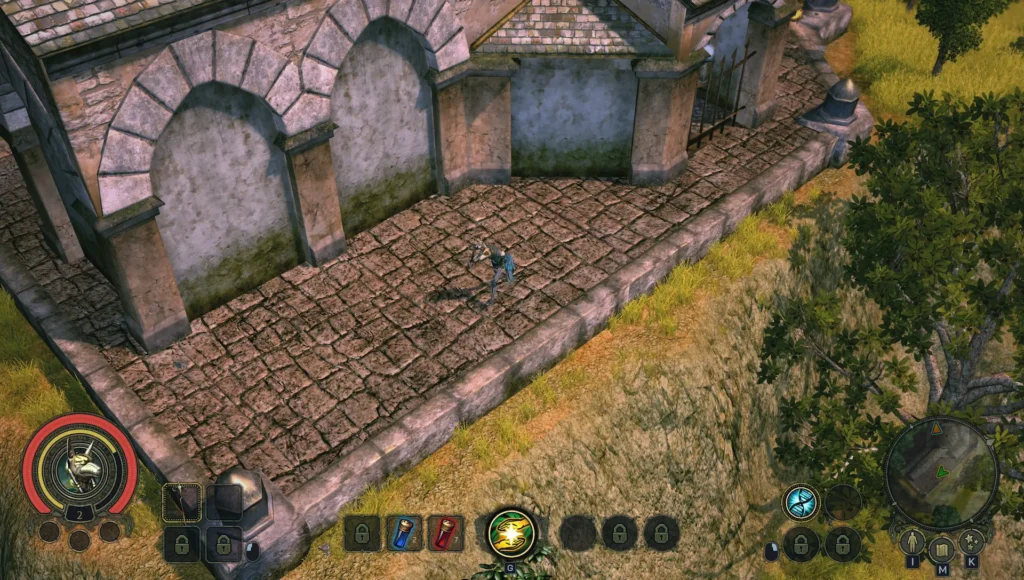Viewport: 1024px width, 580px height.
Task: Open the skills stars button
Action: pos(970,543)
